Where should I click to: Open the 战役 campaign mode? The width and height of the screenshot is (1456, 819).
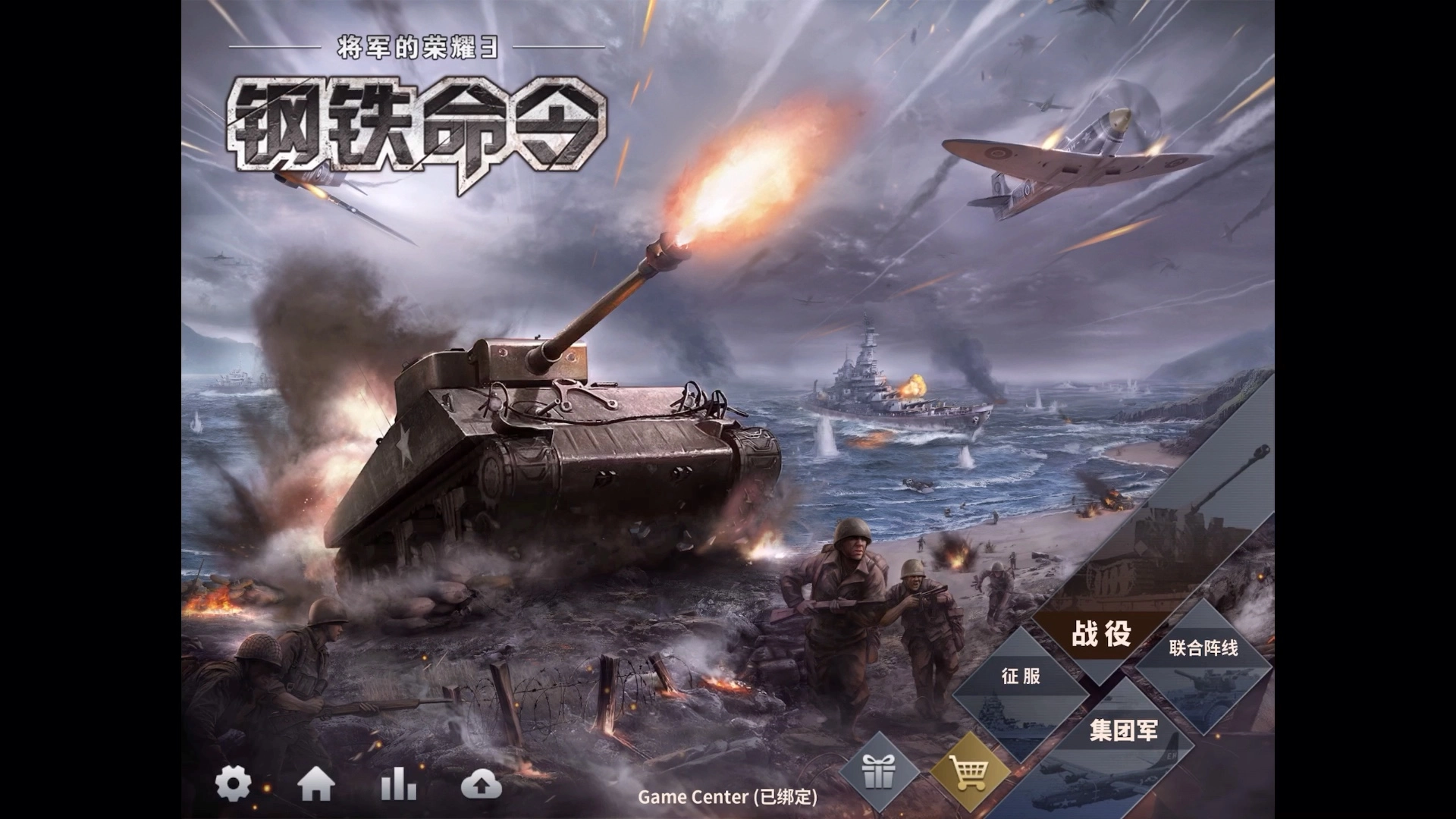point(1101,634)
